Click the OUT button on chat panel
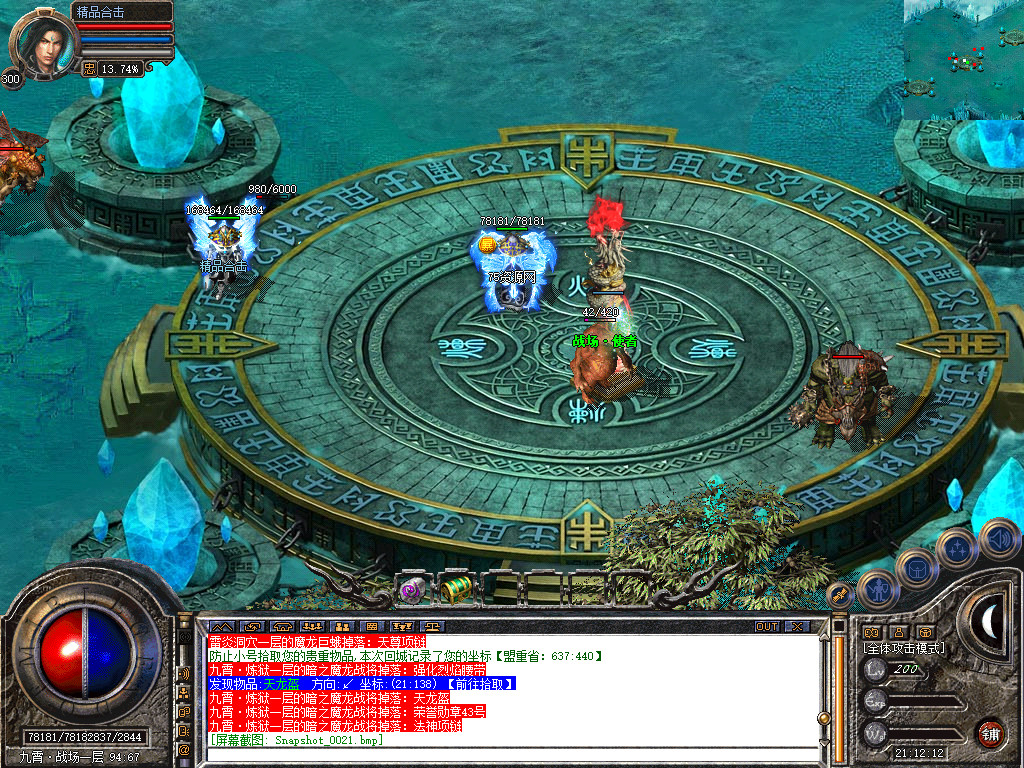The image size is (1024, 768). click(x=766, y=627)
